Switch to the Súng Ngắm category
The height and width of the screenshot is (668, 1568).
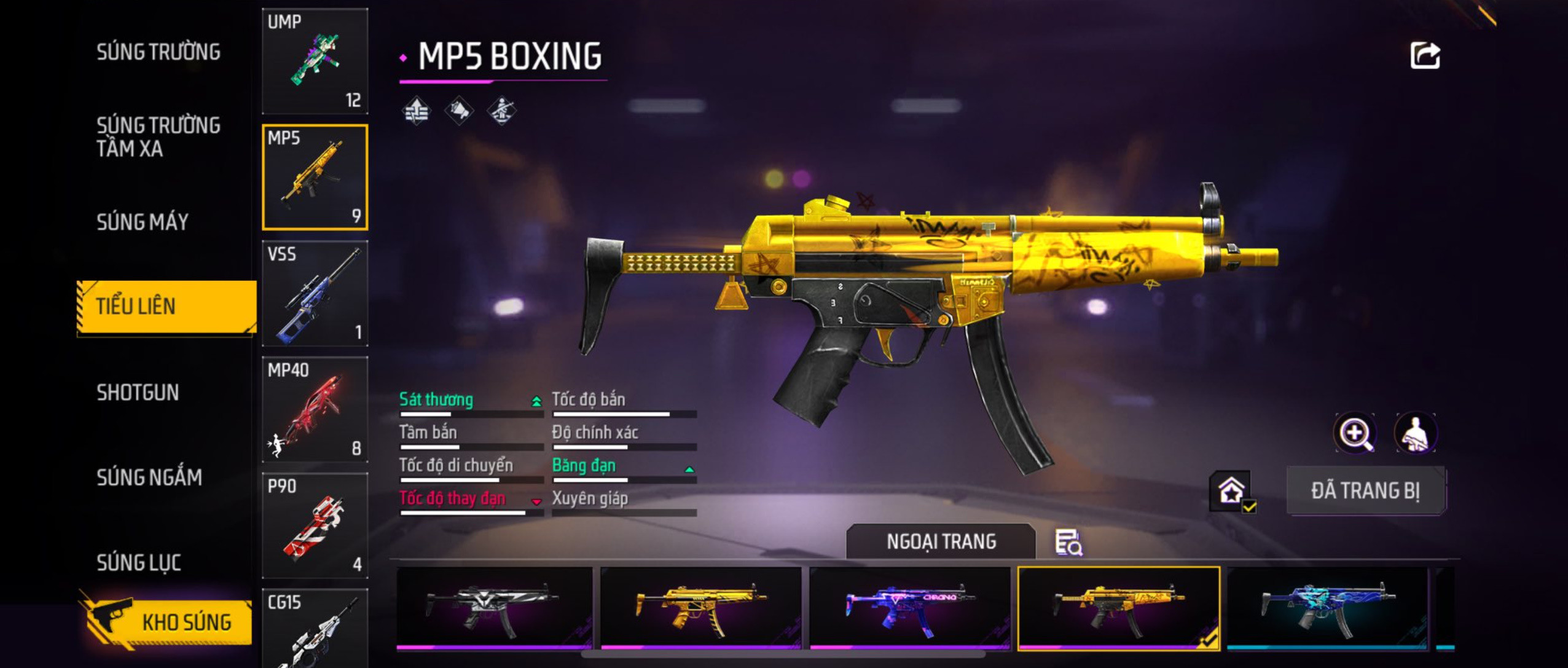pos(149,477)
